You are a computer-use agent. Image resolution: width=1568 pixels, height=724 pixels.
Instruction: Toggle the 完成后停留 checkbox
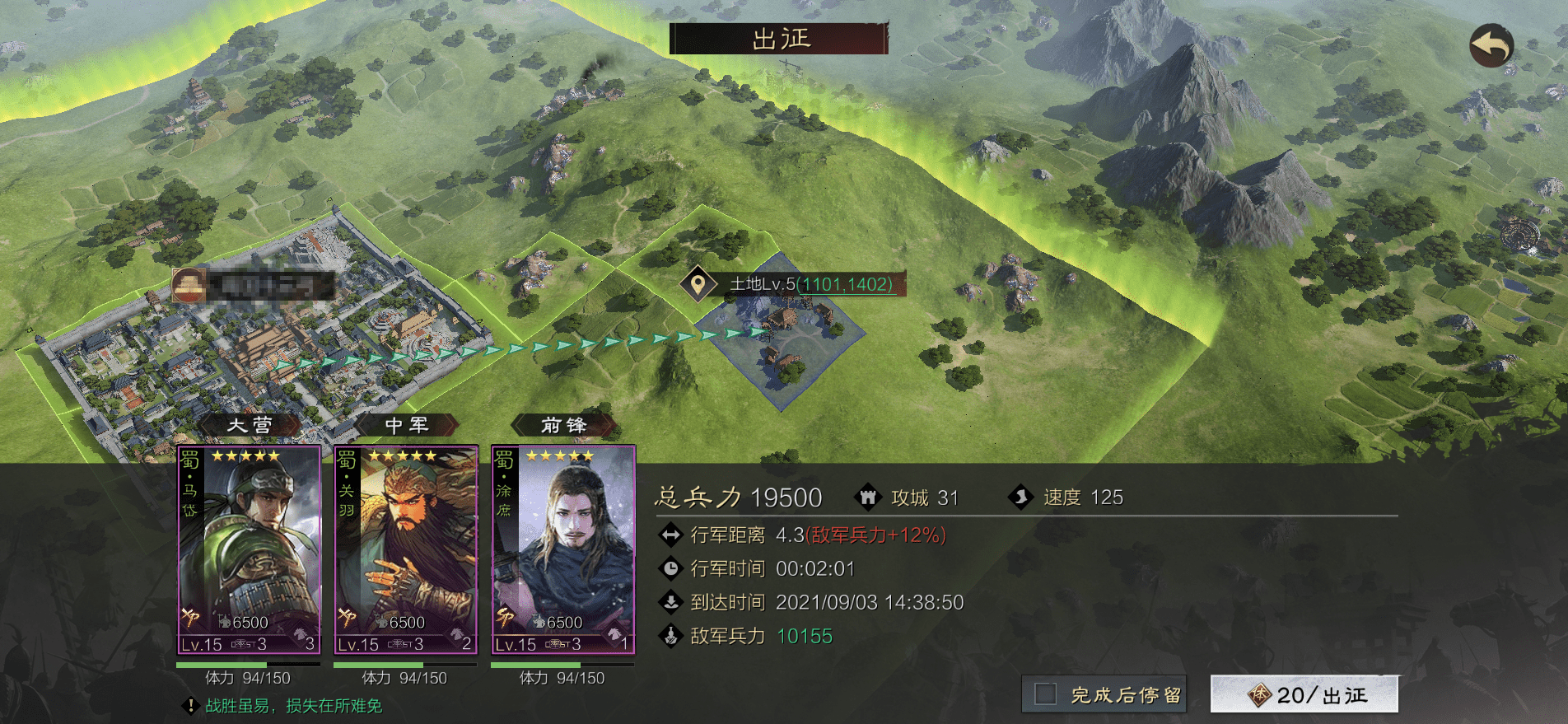tap(1046, 694)
